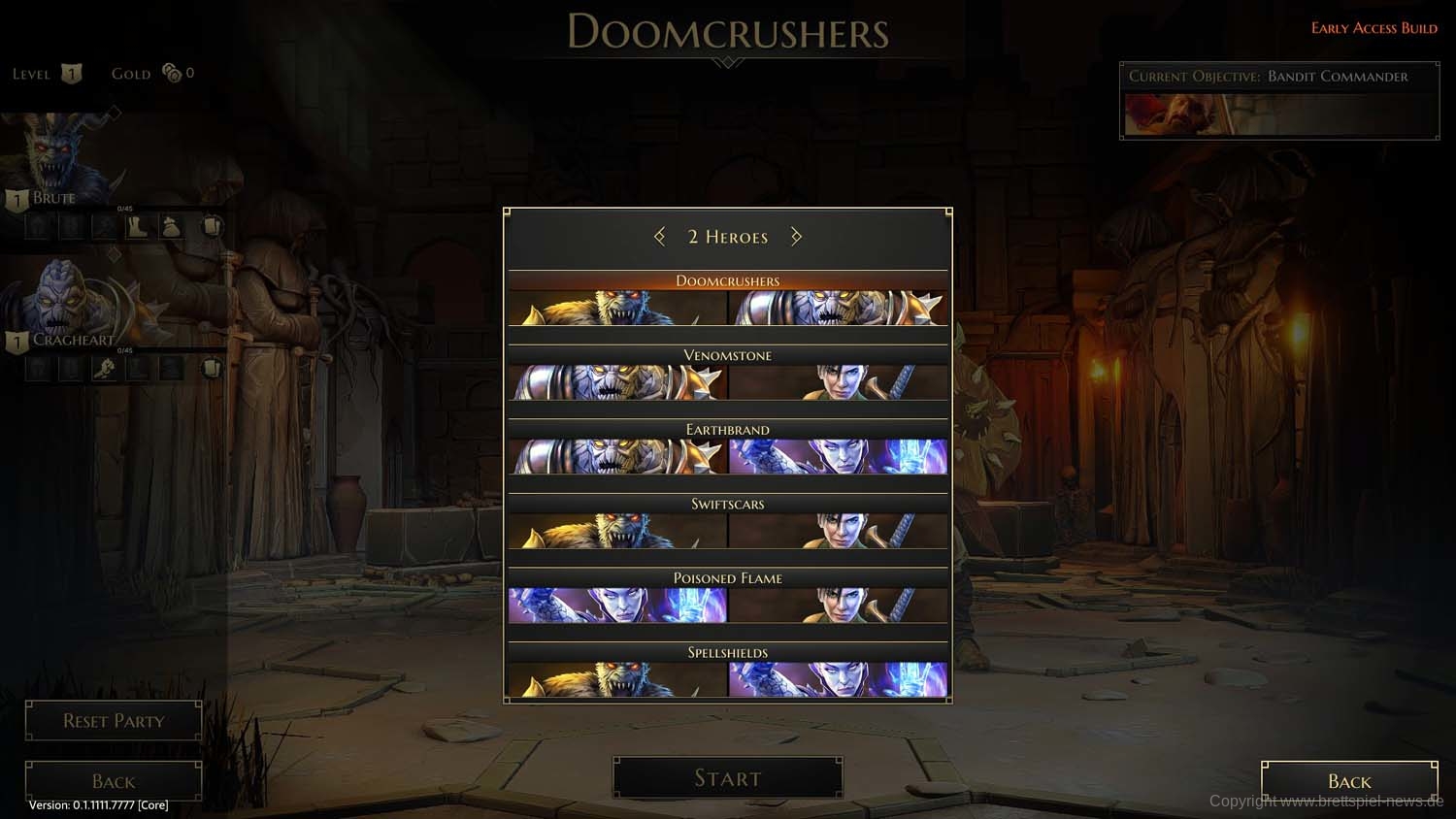View the Bandit Commander current objective
1456x819 pixels.
1278,101
